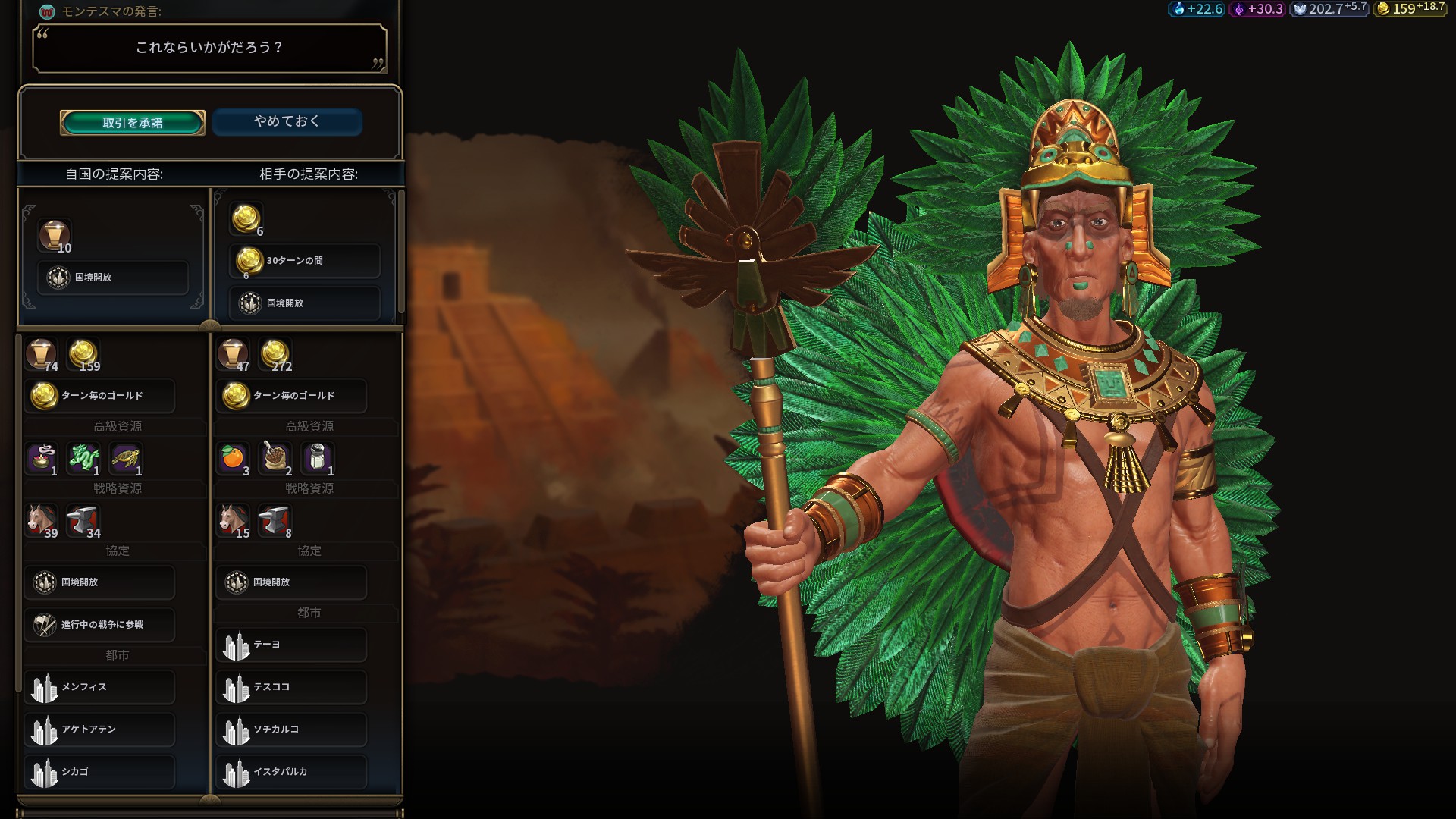This screenshot has height=819, width=1456.
Task: Select the city イスタパルカ
Action: click(291, 772)
